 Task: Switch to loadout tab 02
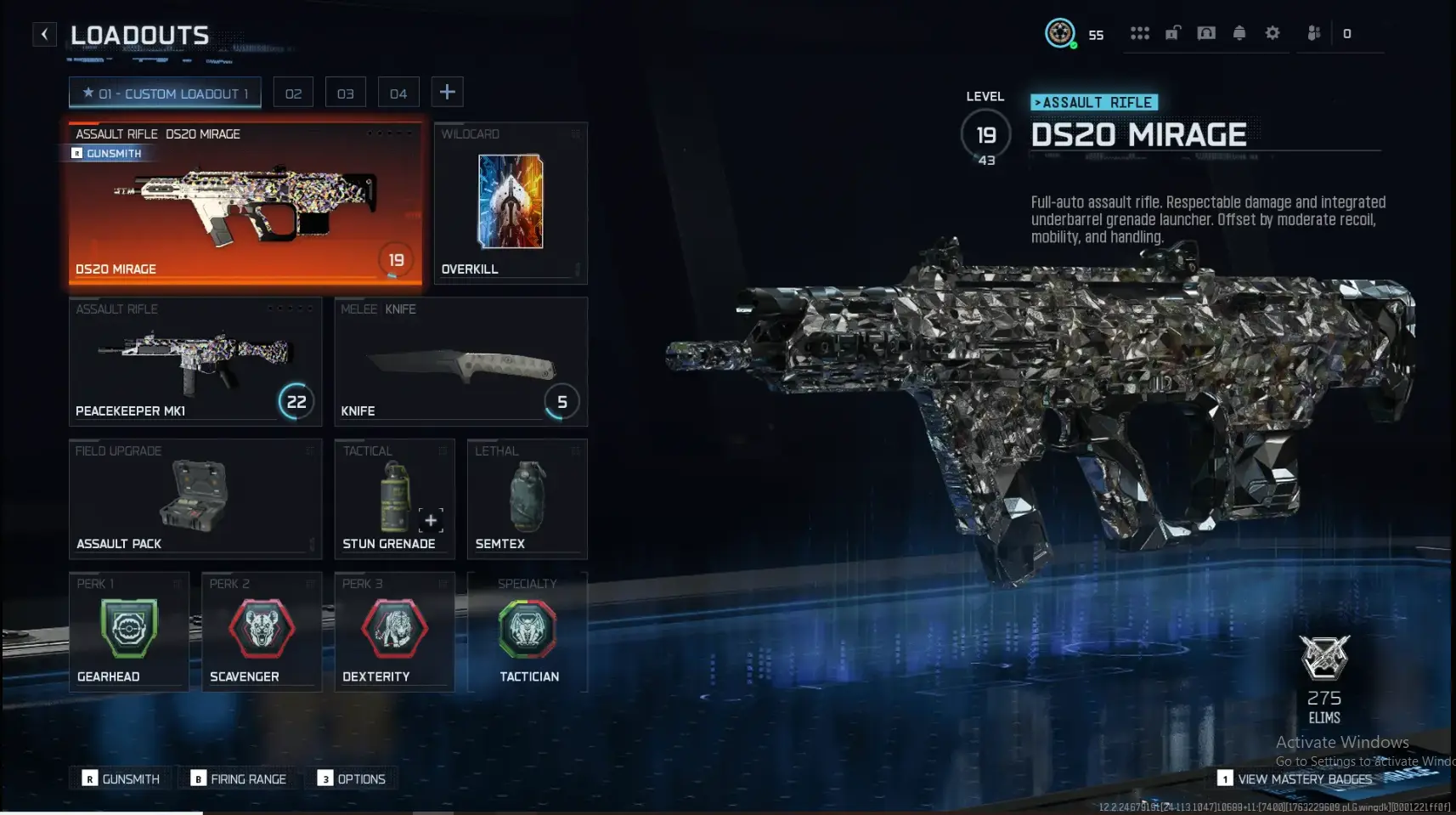tap(294, 92)
